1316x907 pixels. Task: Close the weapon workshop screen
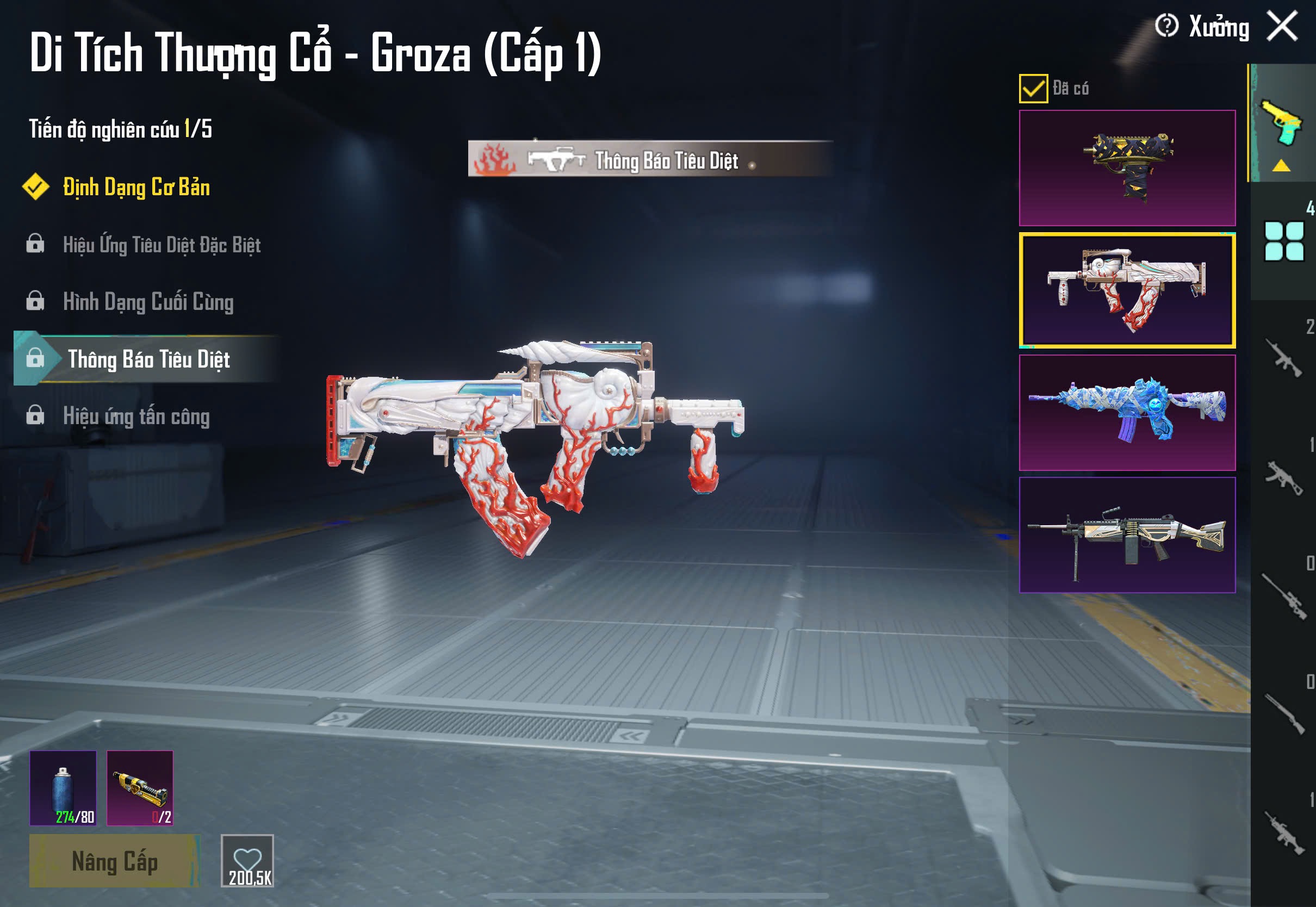1282,26
